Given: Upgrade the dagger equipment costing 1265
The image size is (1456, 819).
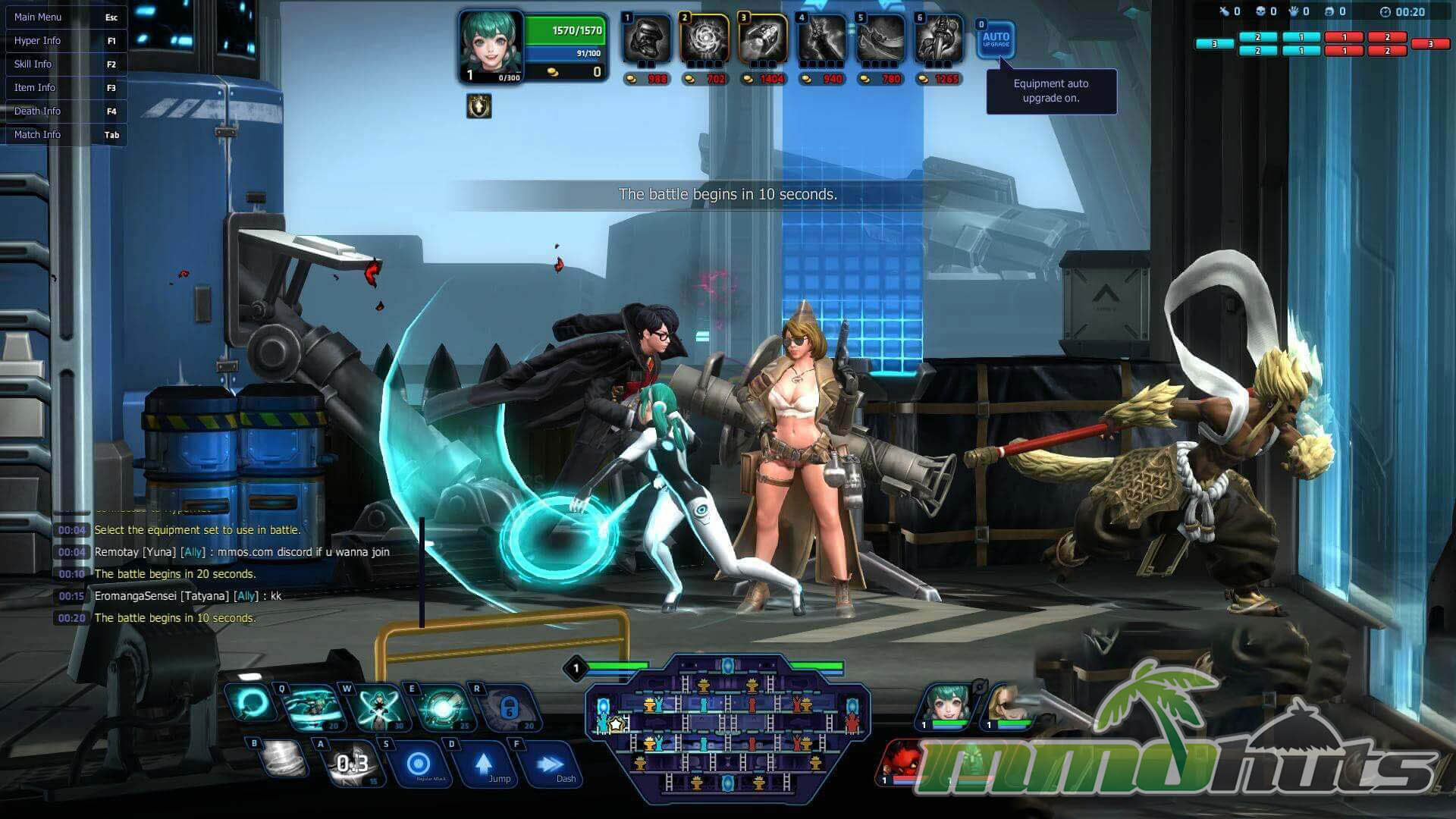Looking at the screenshot, I should coord(939,39).
